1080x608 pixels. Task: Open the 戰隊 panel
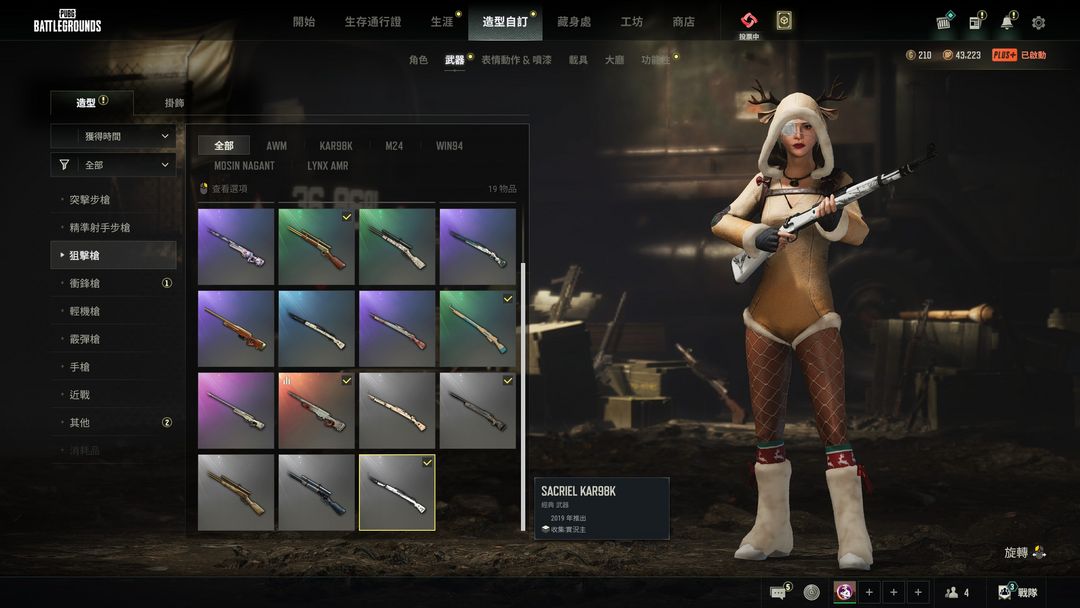click(x=1018, y=592)
